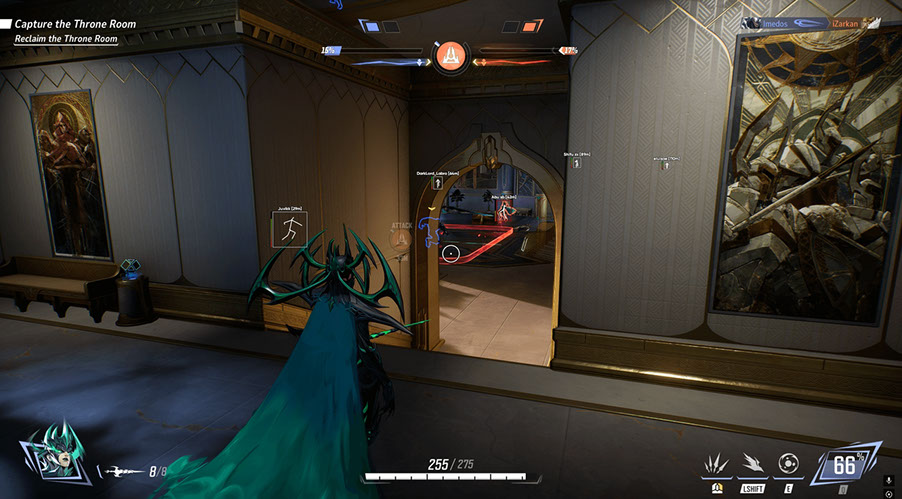Image resolution: width=902 pixels, height=499 pixels.
Task: Trigger the 66% ultimate charge emblem
Action: 847,465
